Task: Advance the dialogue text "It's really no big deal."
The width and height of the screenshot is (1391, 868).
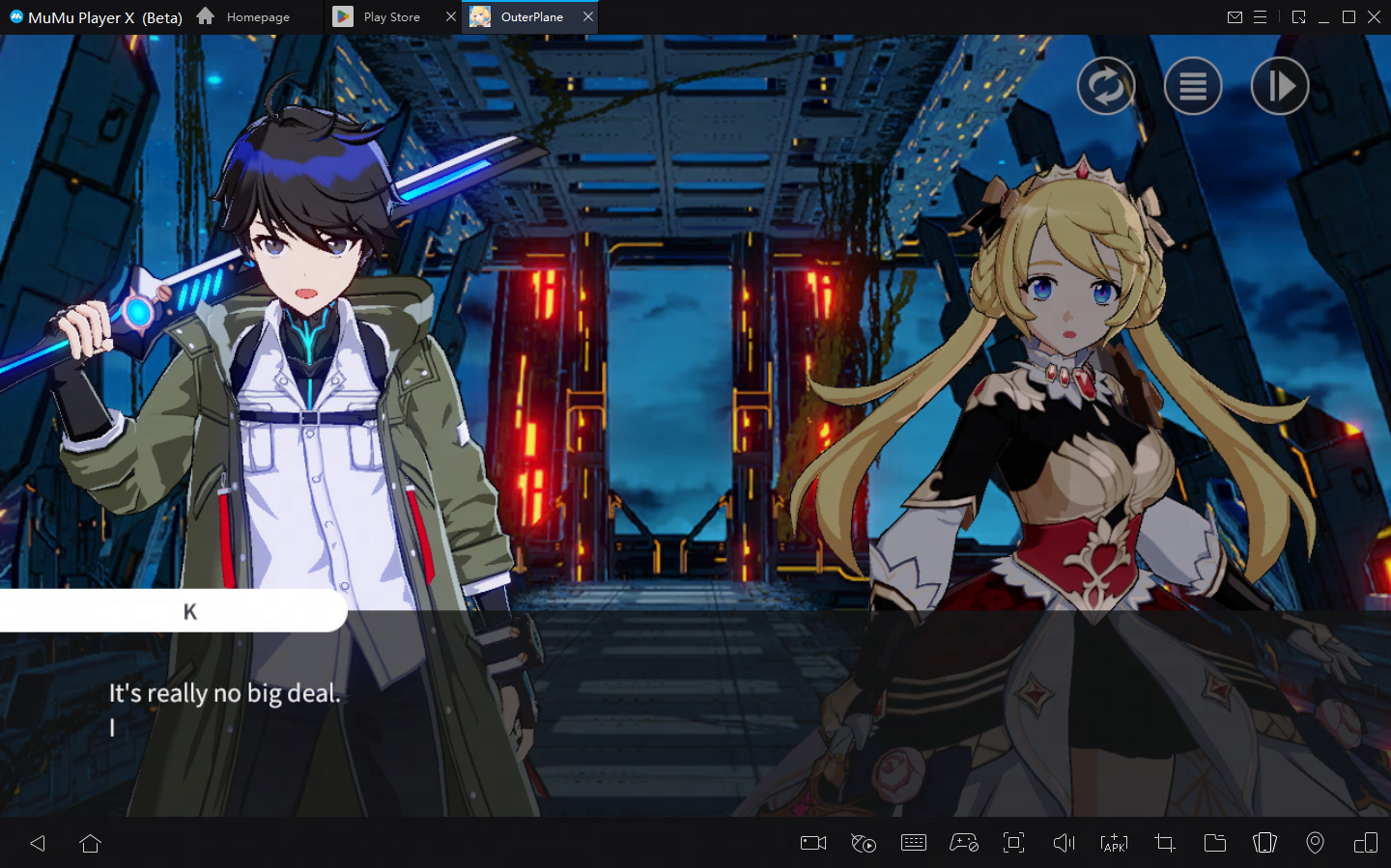Action: 224,693
